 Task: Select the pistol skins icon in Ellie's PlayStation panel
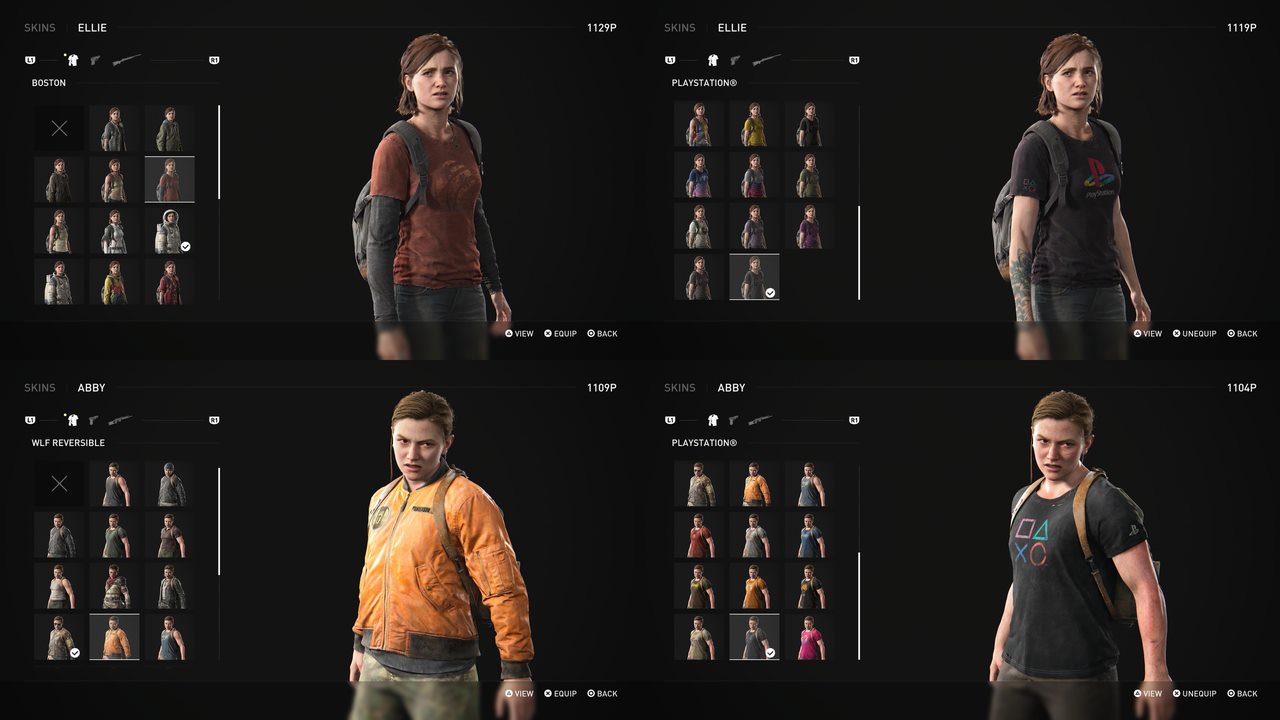(x=736, y=59)
